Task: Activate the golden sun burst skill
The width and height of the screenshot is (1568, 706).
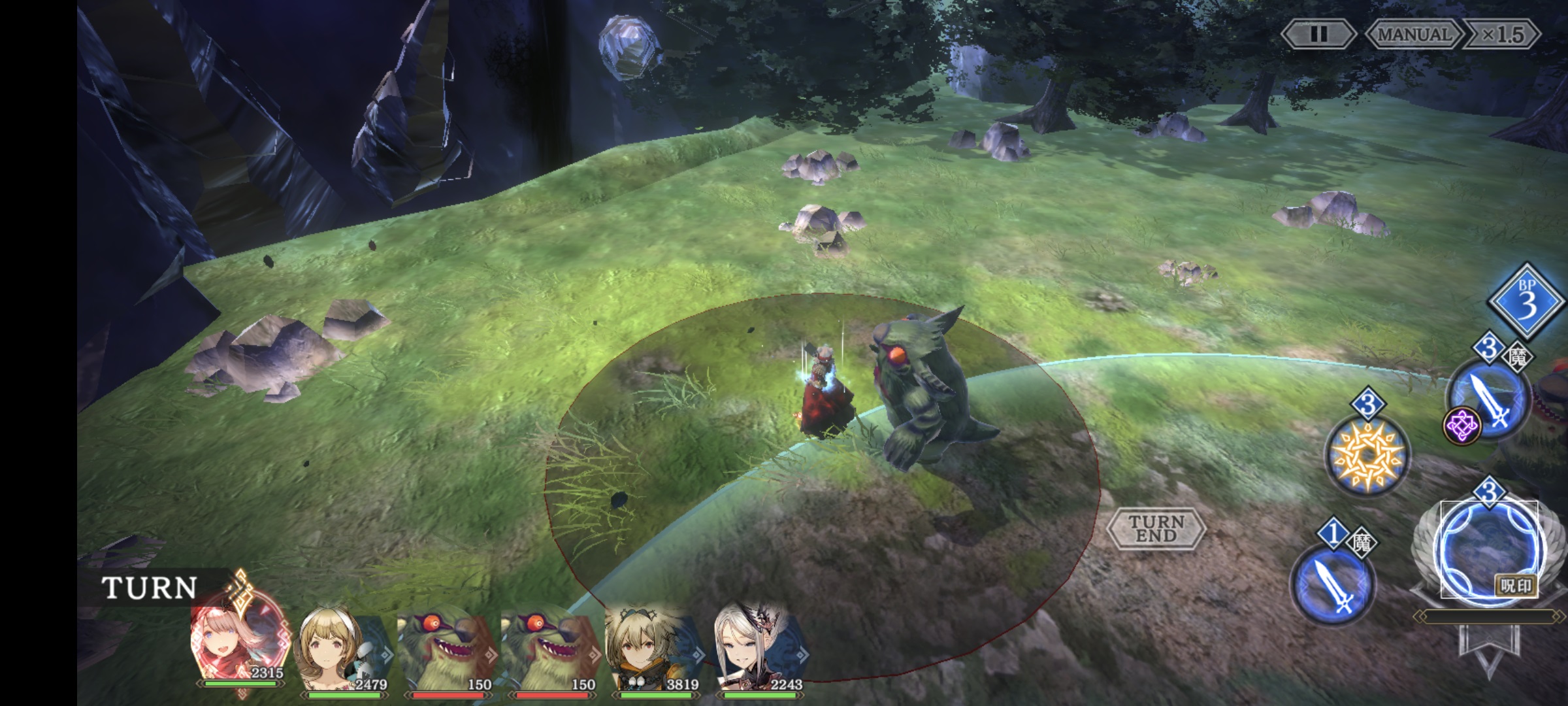Action: pyautogui.click(x=1367, y=454)
